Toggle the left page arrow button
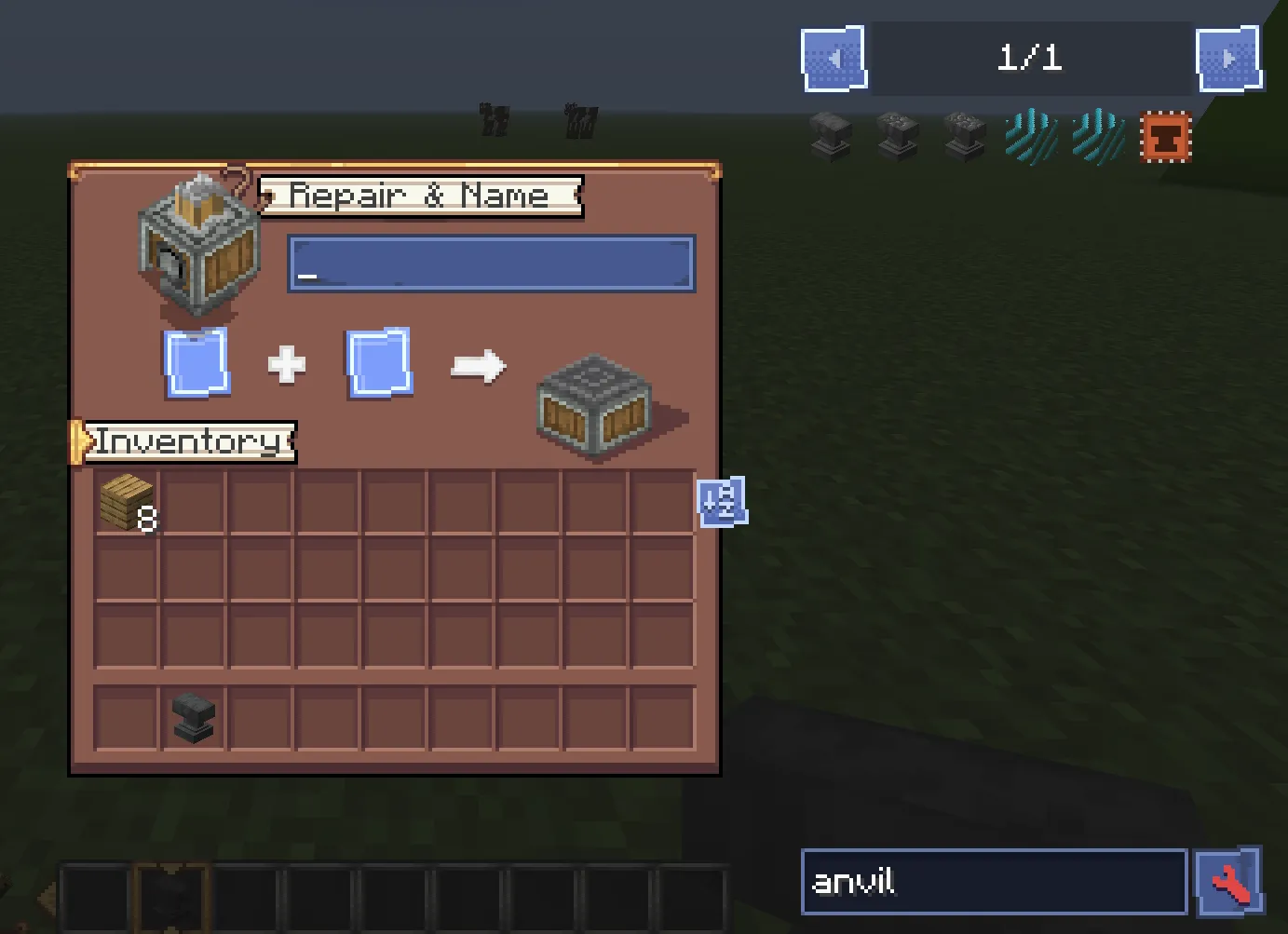 coord(834,58)
